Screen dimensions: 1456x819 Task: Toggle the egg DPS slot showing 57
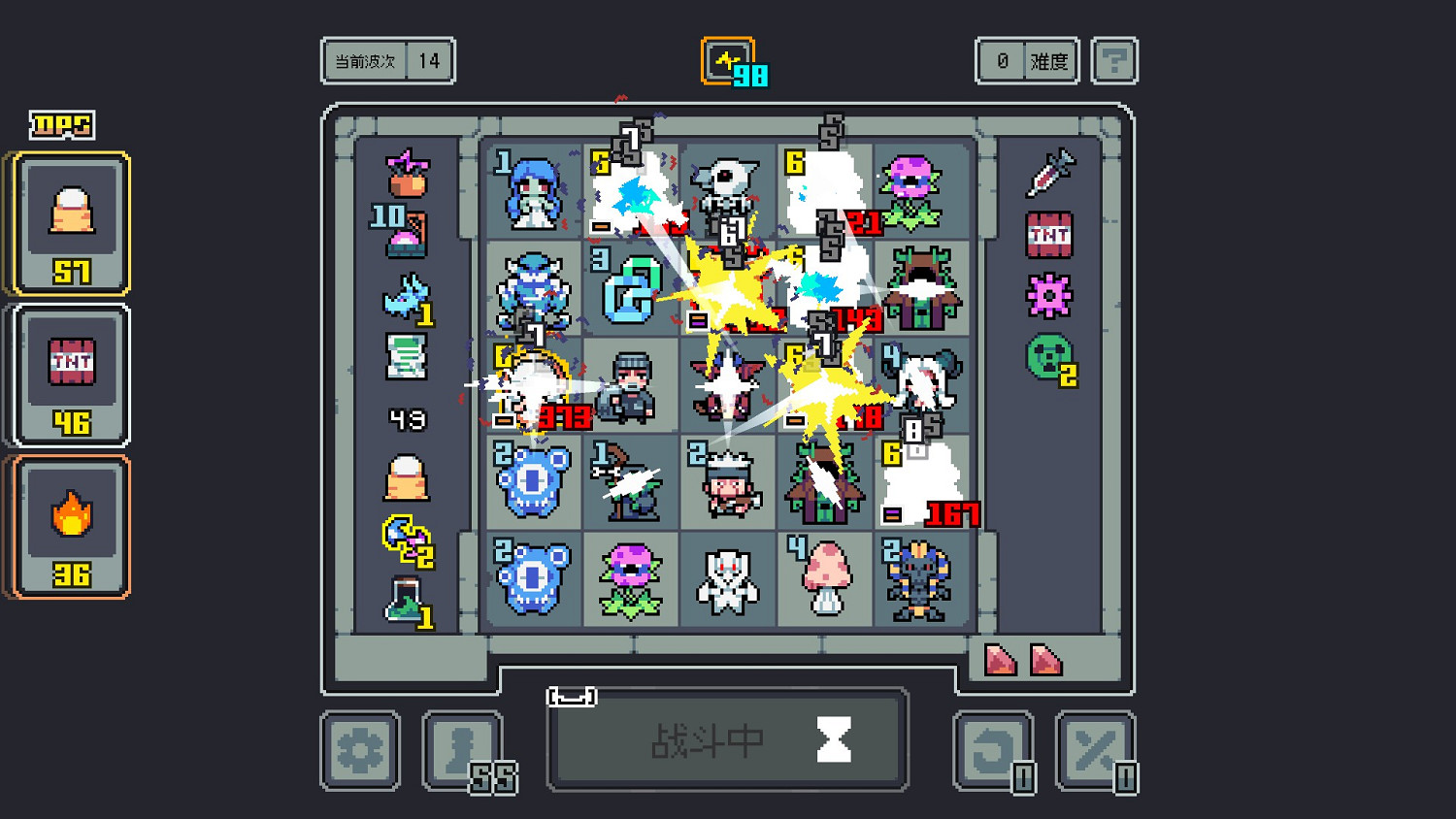[68, 221]
